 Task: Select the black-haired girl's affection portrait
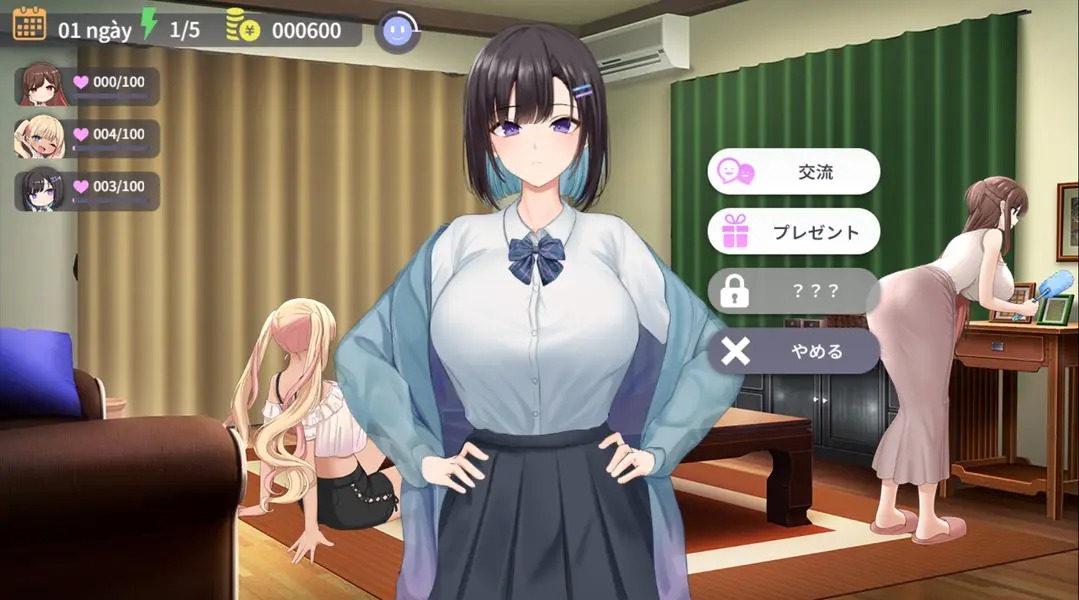click(x=40, y=190)
